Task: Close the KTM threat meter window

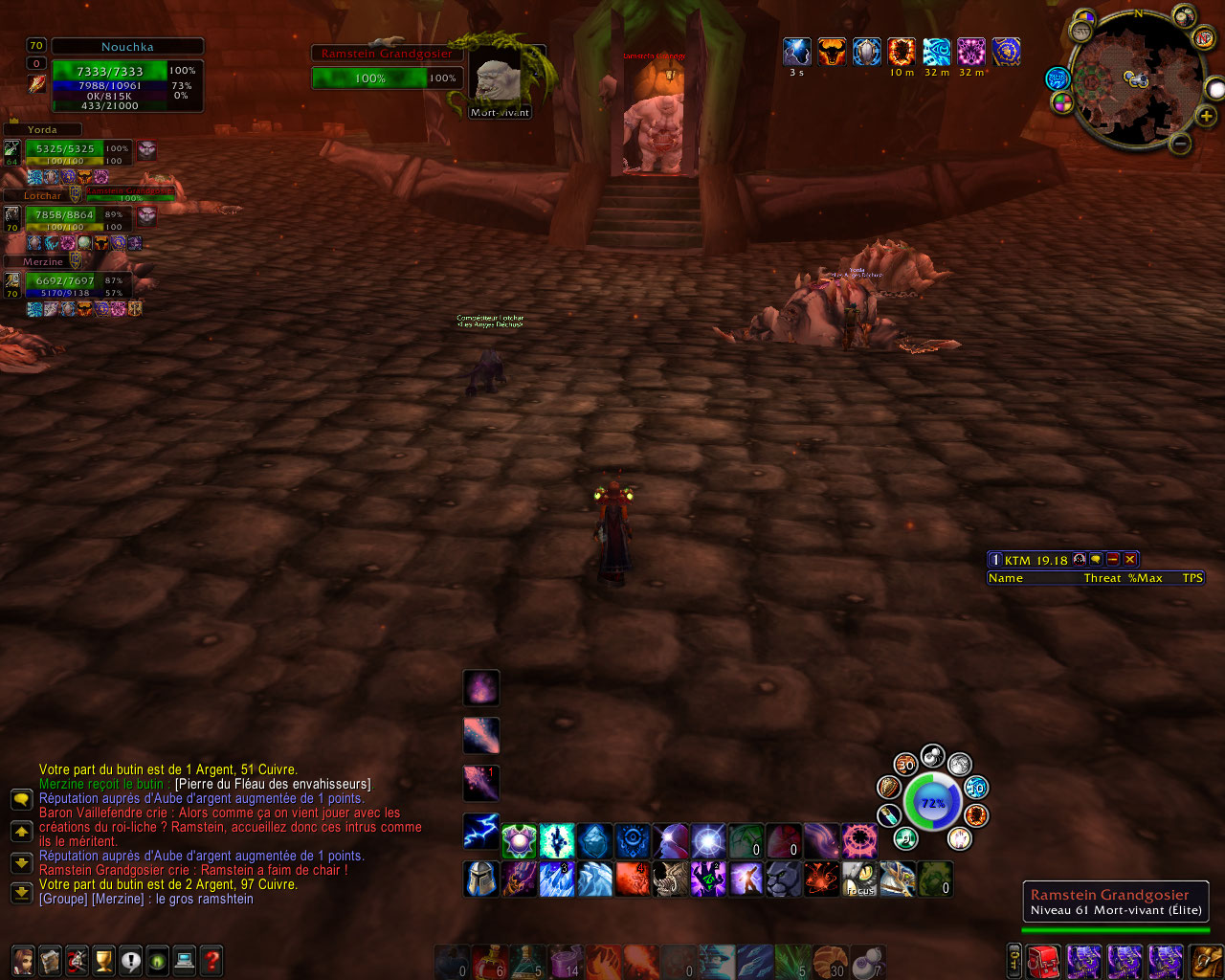Action: [x=1130, y=559]
